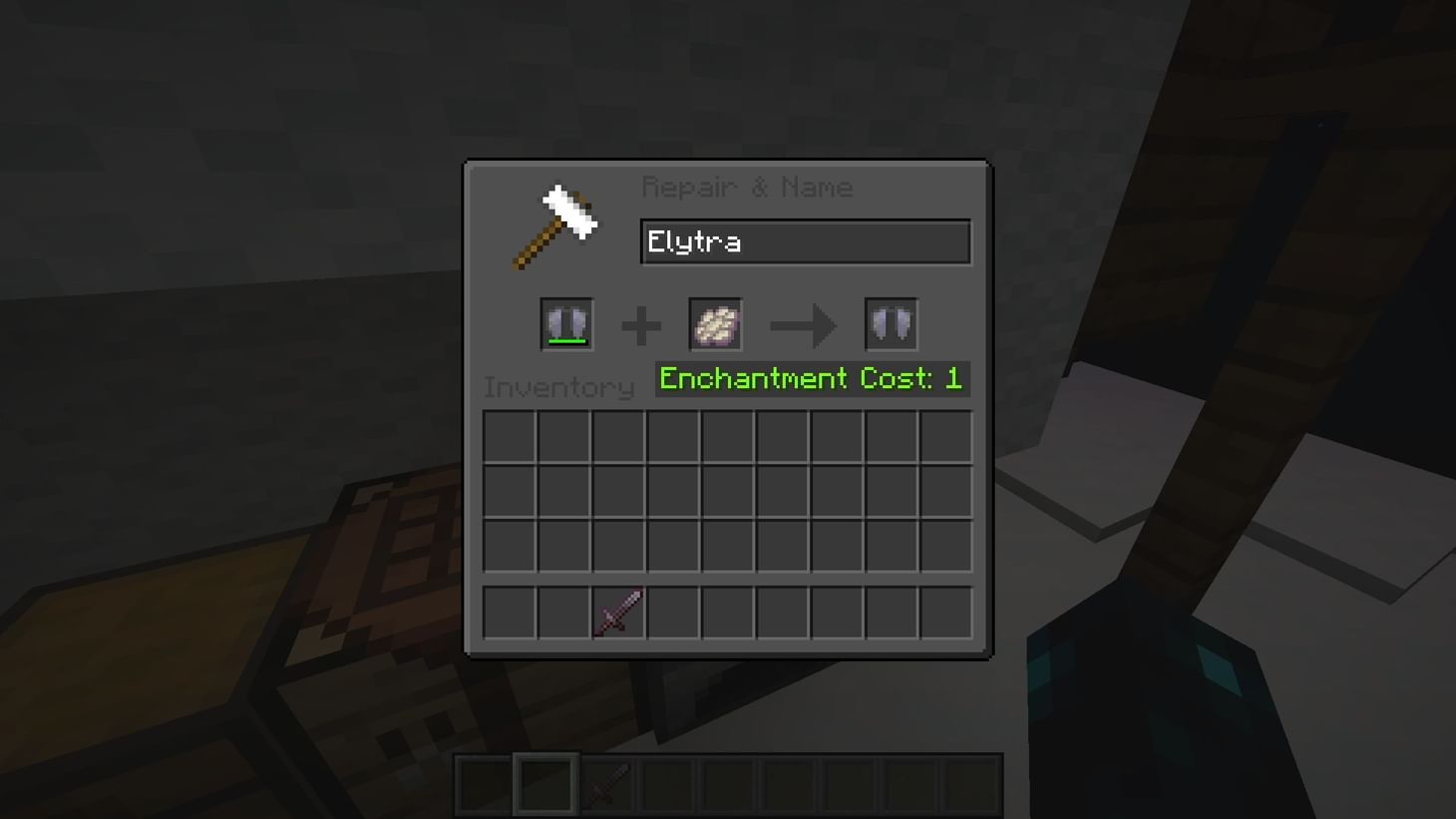The width and height of the screenshot is (1456, 819).
Task: Select the first empty inventory slot
Action: pos(509,435)
